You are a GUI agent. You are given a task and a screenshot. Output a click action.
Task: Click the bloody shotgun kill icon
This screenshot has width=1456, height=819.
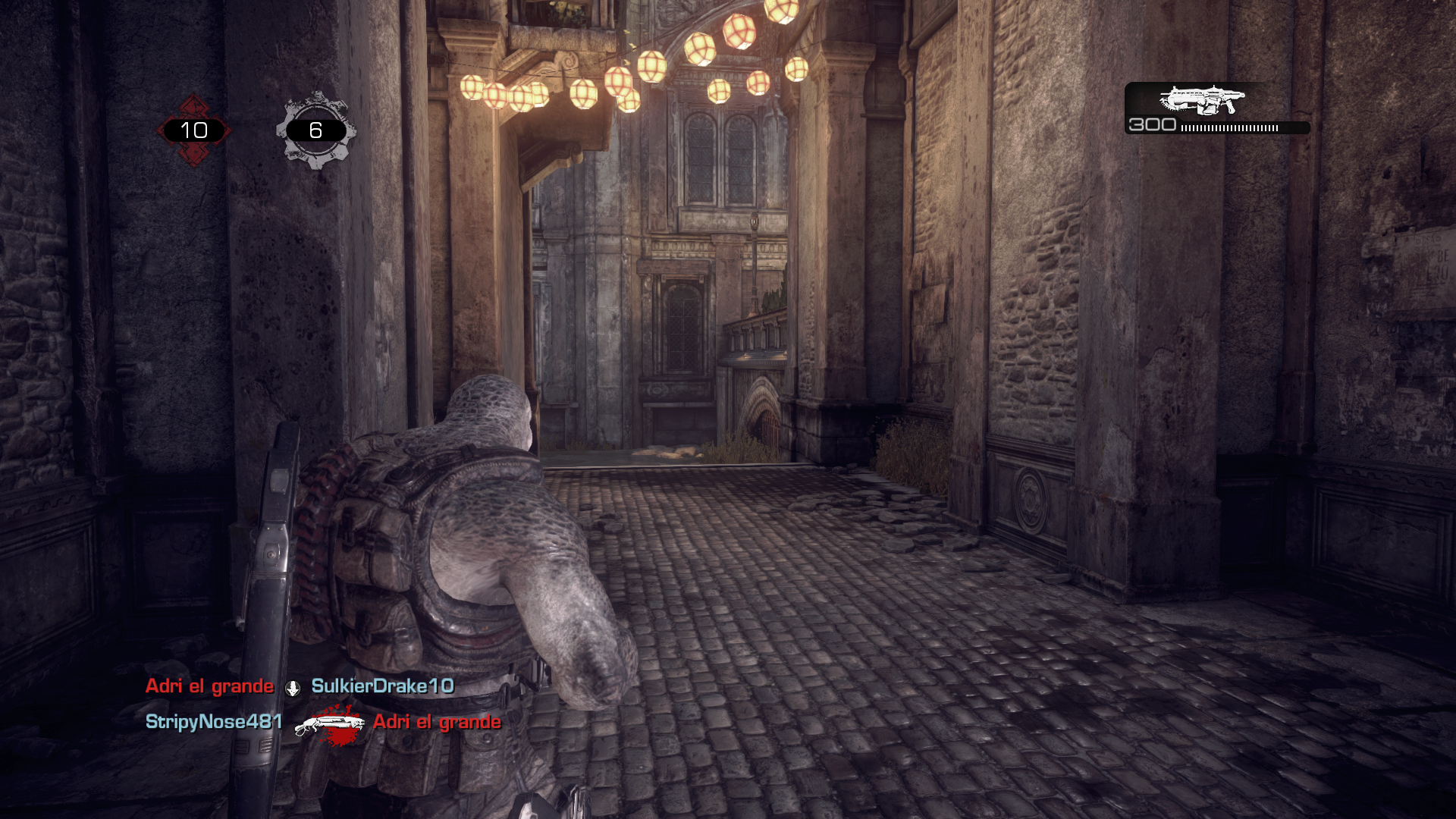tap(328, 723)
